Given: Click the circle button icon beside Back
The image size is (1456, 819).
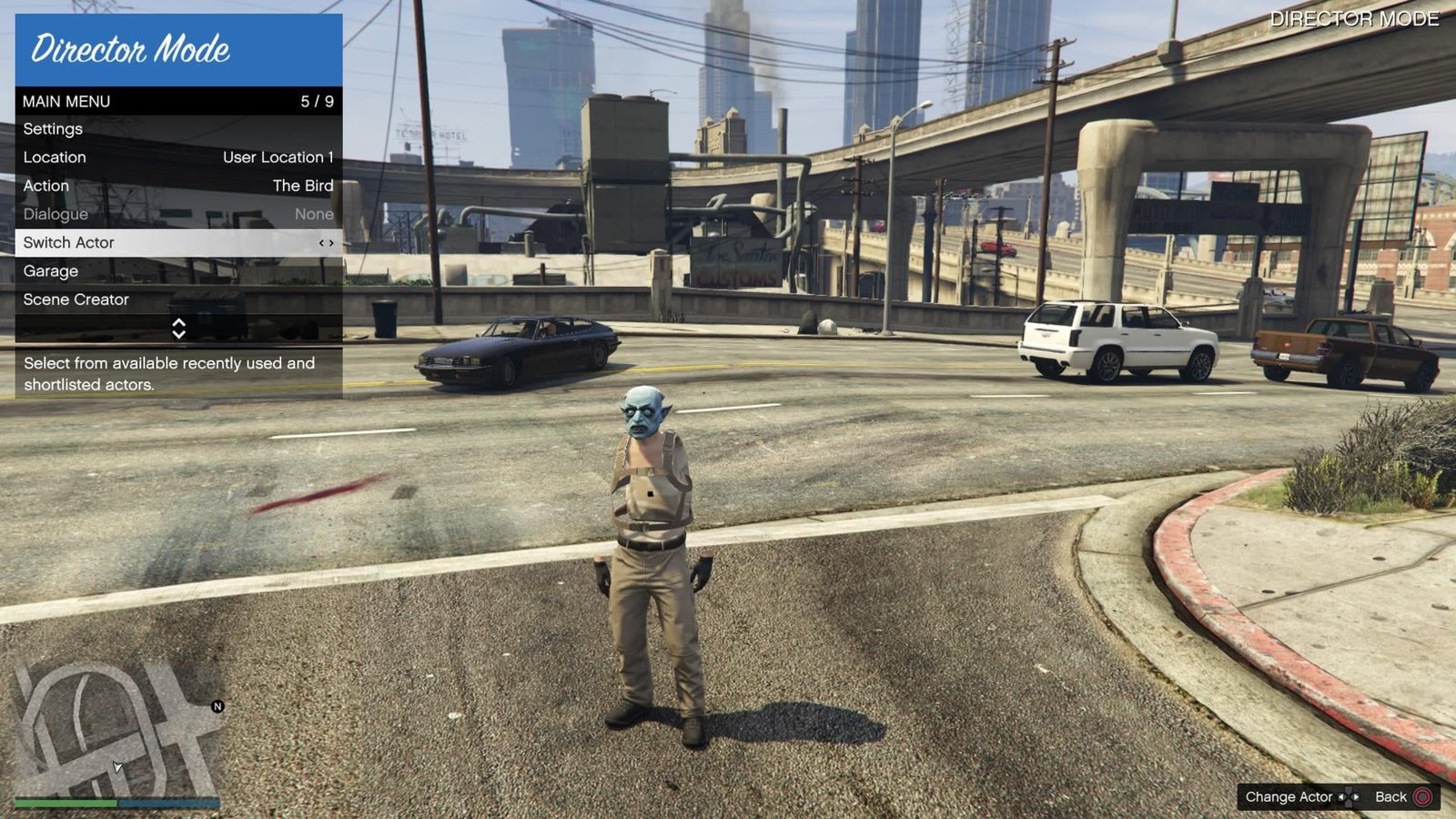Looking at the screenshot, I should 1424,796.
